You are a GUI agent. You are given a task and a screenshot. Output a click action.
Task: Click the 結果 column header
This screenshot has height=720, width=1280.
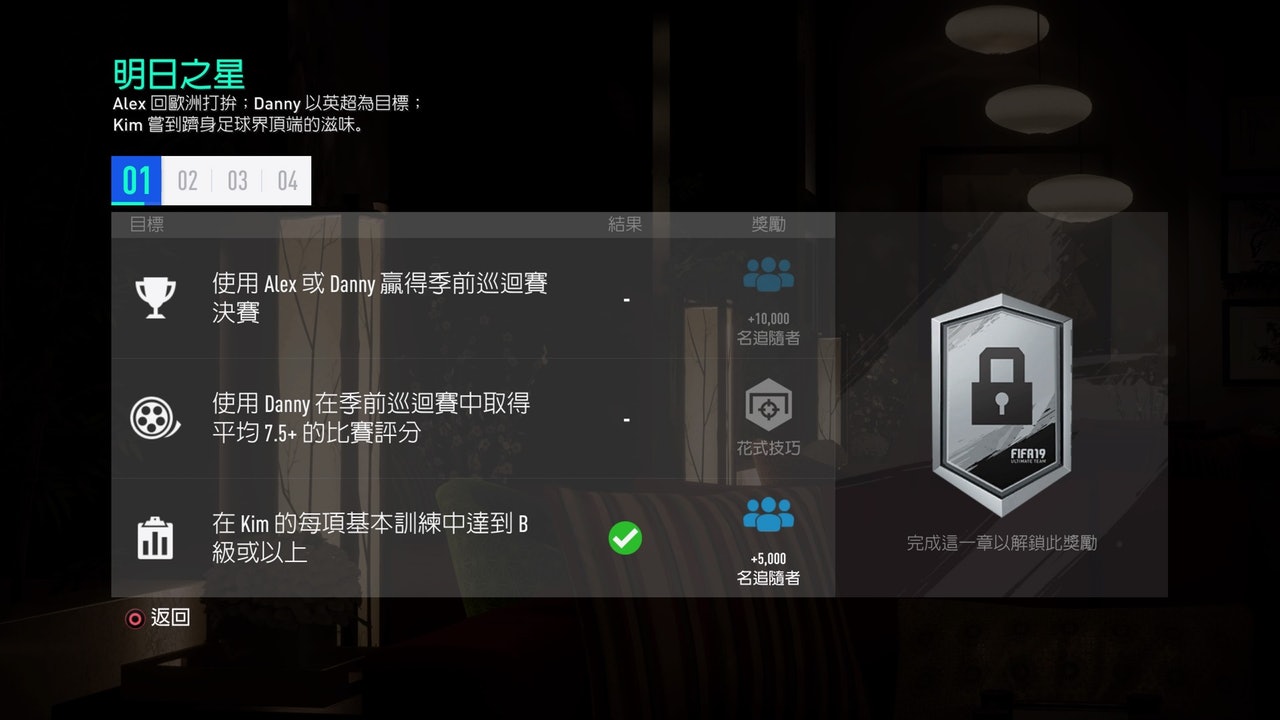625,224
